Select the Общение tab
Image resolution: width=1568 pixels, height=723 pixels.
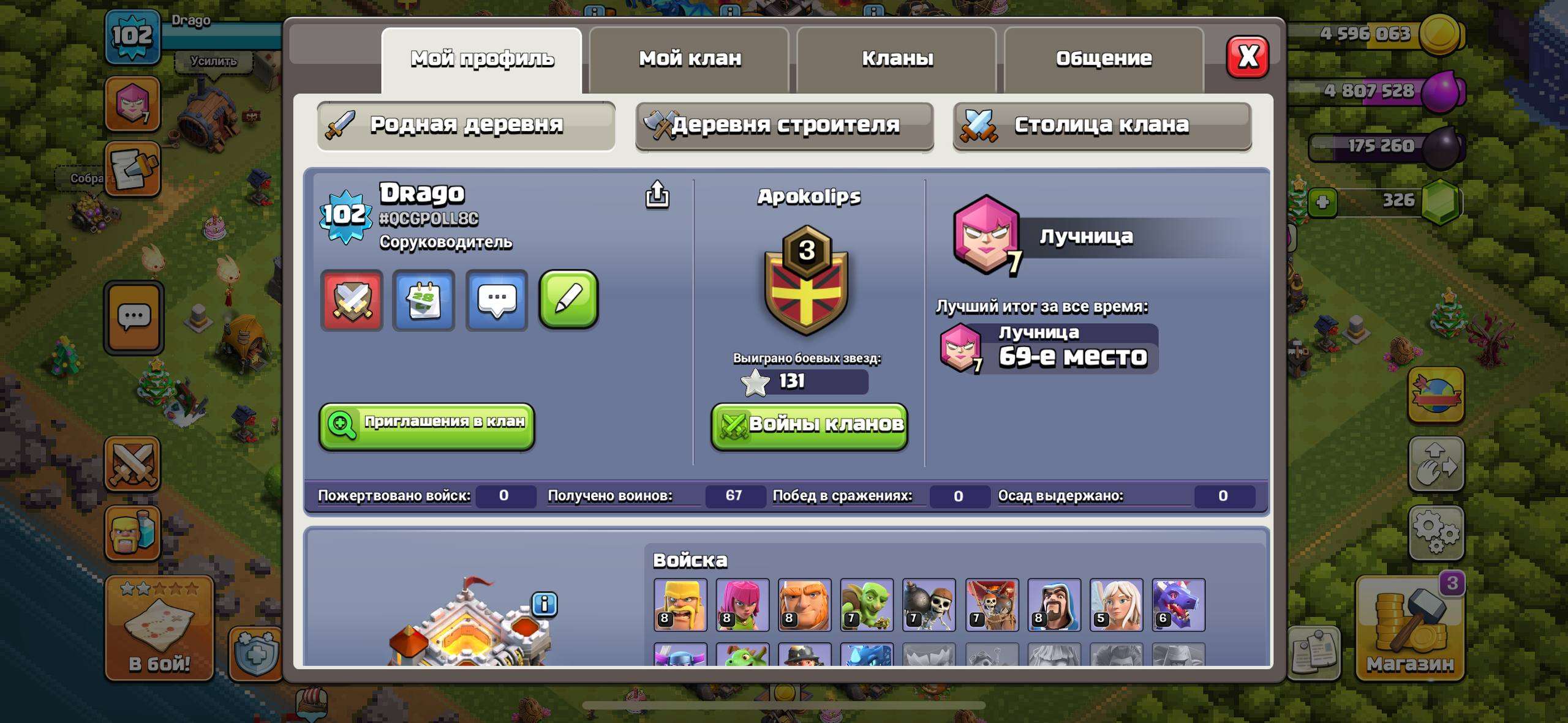[1104, 59]
